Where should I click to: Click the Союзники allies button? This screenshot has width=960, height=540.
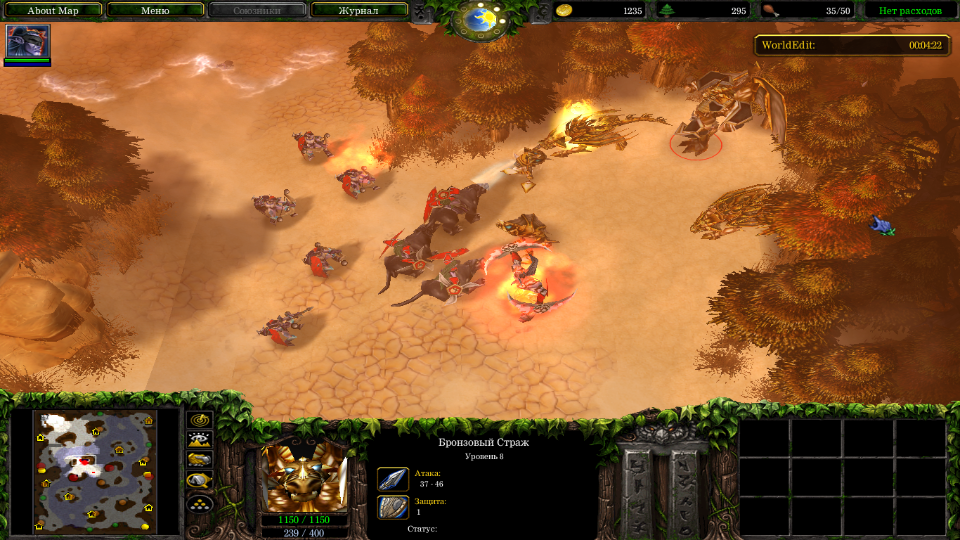[x=256, y=11]
